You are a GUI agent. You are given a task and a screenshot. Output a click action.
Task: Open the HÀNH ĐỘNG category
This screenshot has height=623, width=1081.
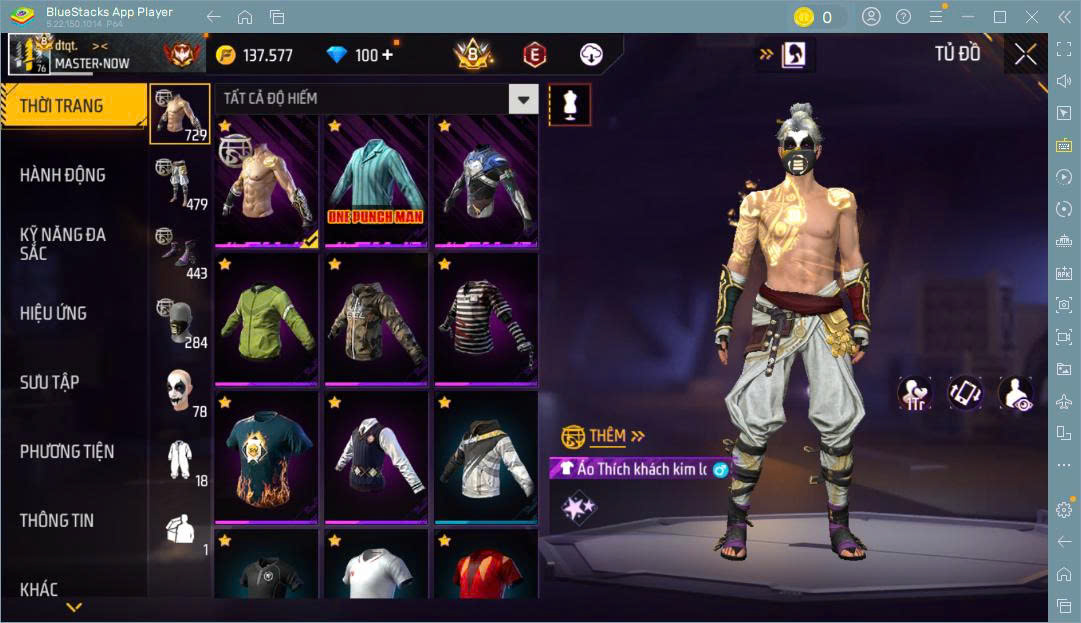click(x=63, y=175)
